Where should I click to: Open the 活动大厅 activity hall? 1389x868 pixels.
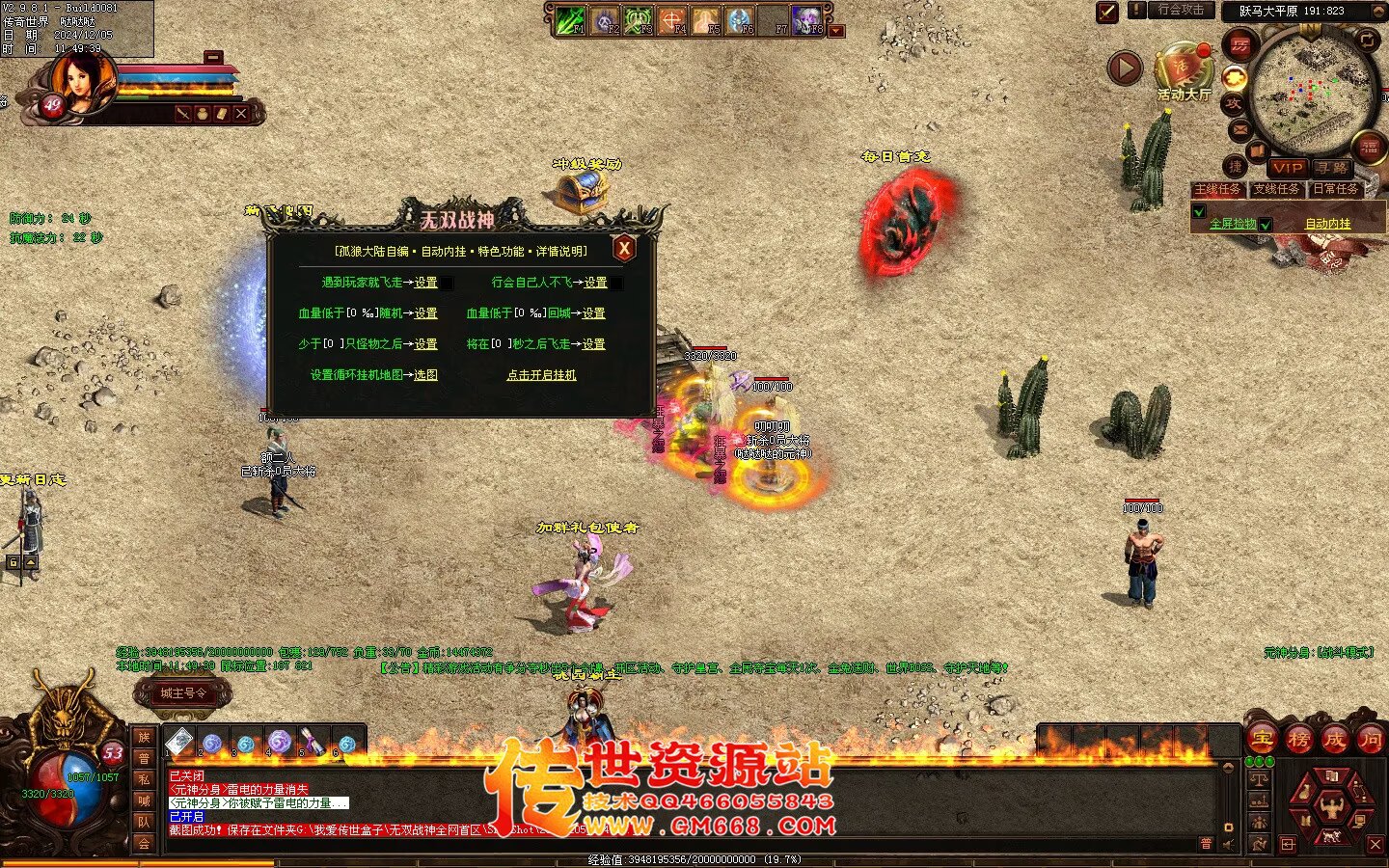point(1184,73)
